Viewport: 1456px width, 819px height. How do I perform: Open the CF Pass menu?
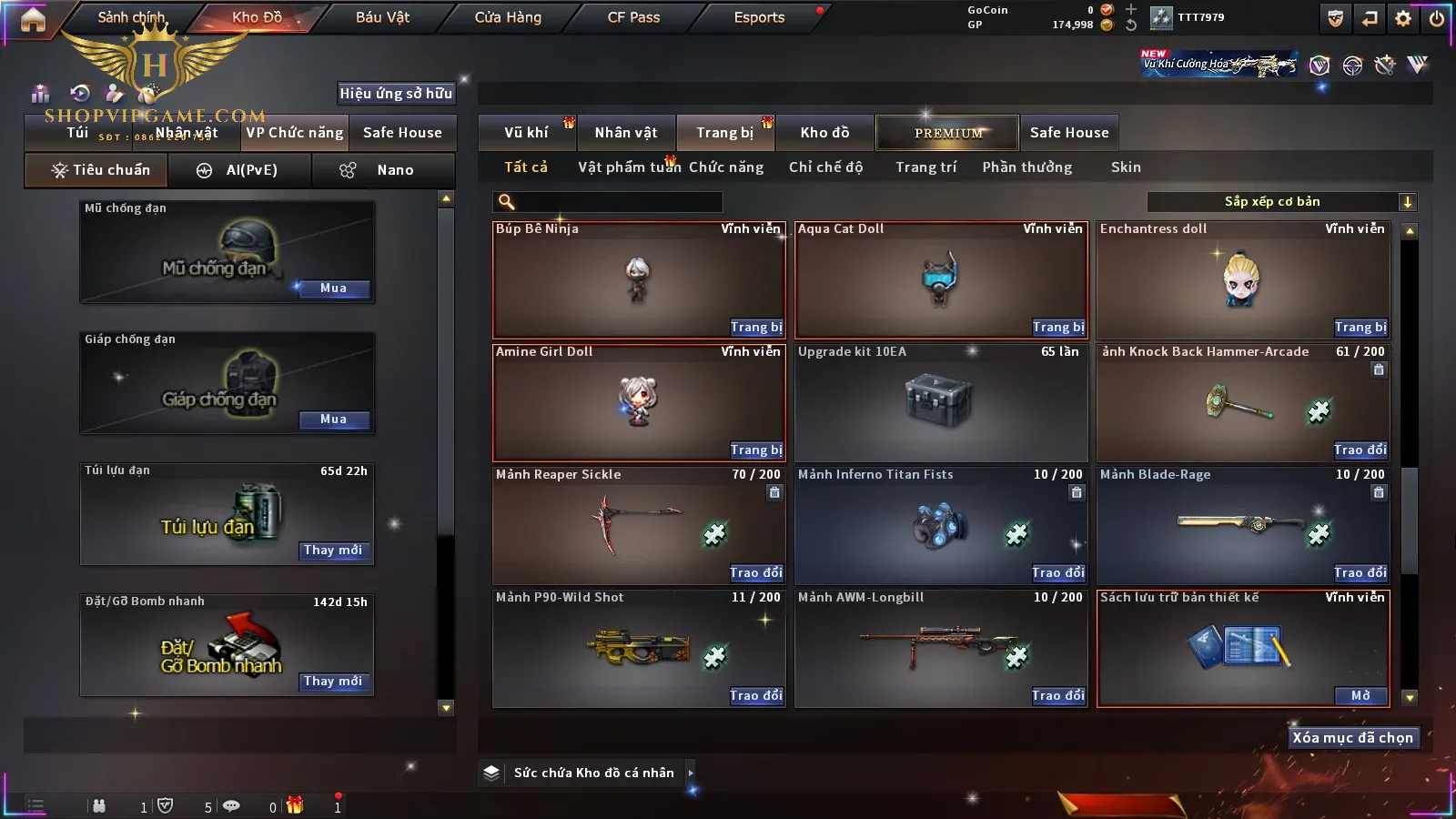633,17
